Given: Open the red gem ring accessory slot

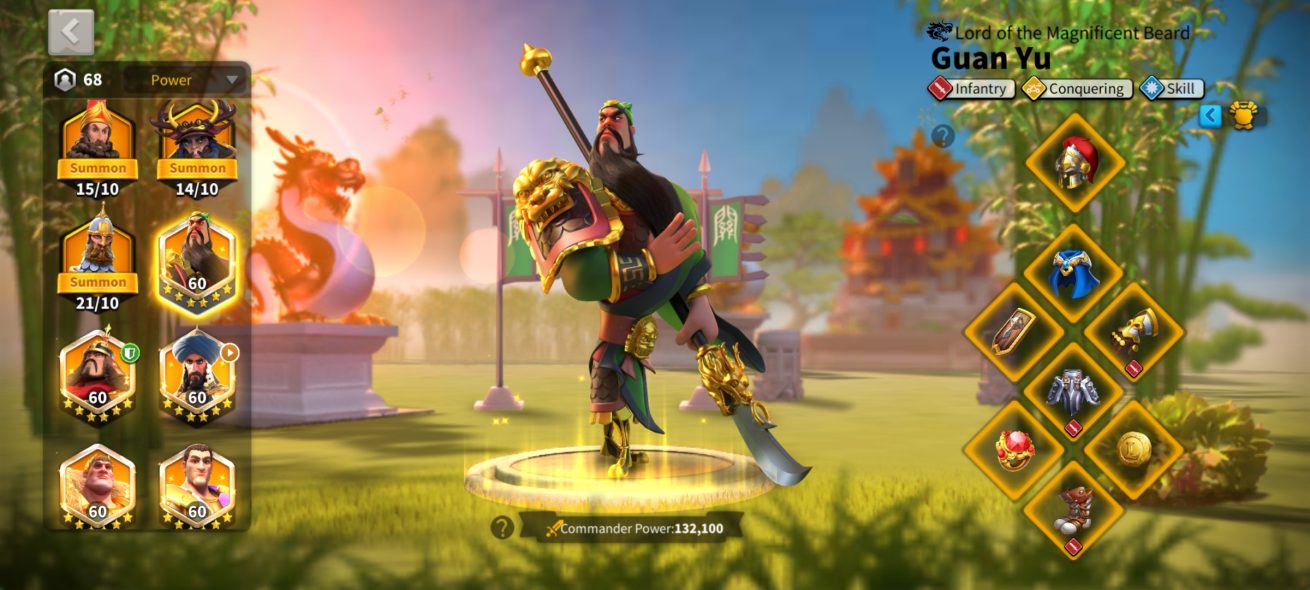Looking at the screenshot, I should [1014, 451].
